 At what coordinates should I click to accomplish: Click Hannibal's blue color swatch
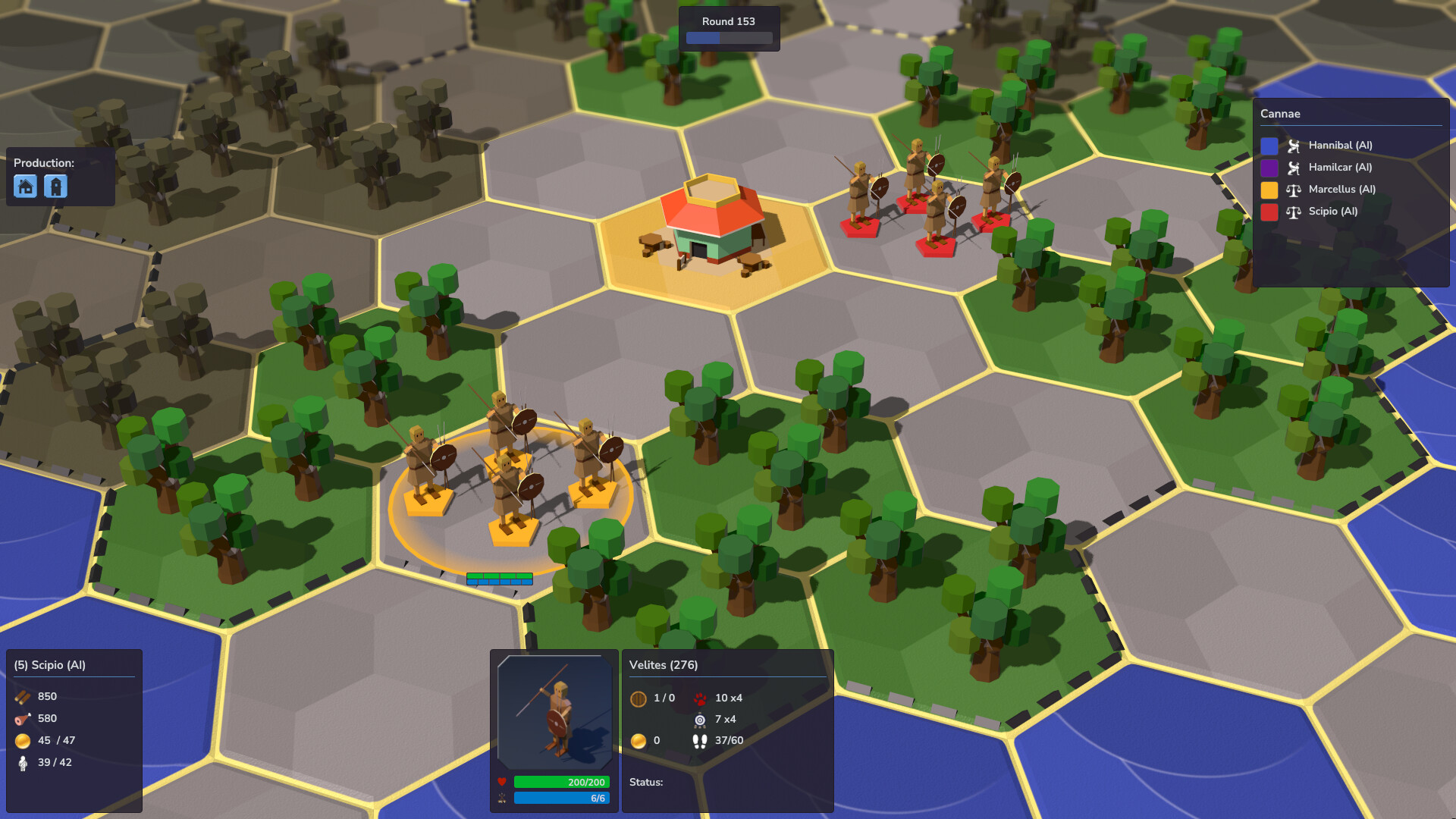pyautogui.click(x=1271, y=144)
